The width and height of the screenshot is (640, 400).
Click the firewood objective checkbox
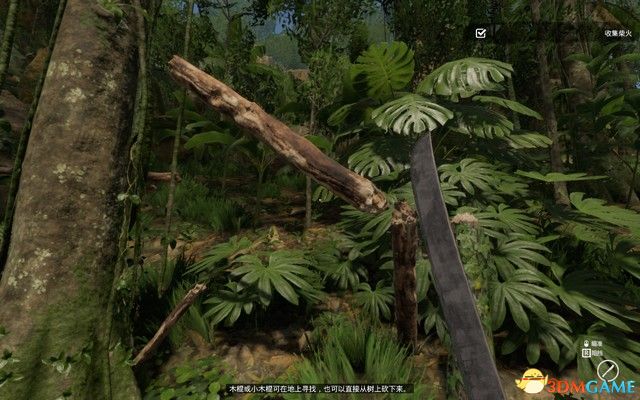[x=481, y=33]
